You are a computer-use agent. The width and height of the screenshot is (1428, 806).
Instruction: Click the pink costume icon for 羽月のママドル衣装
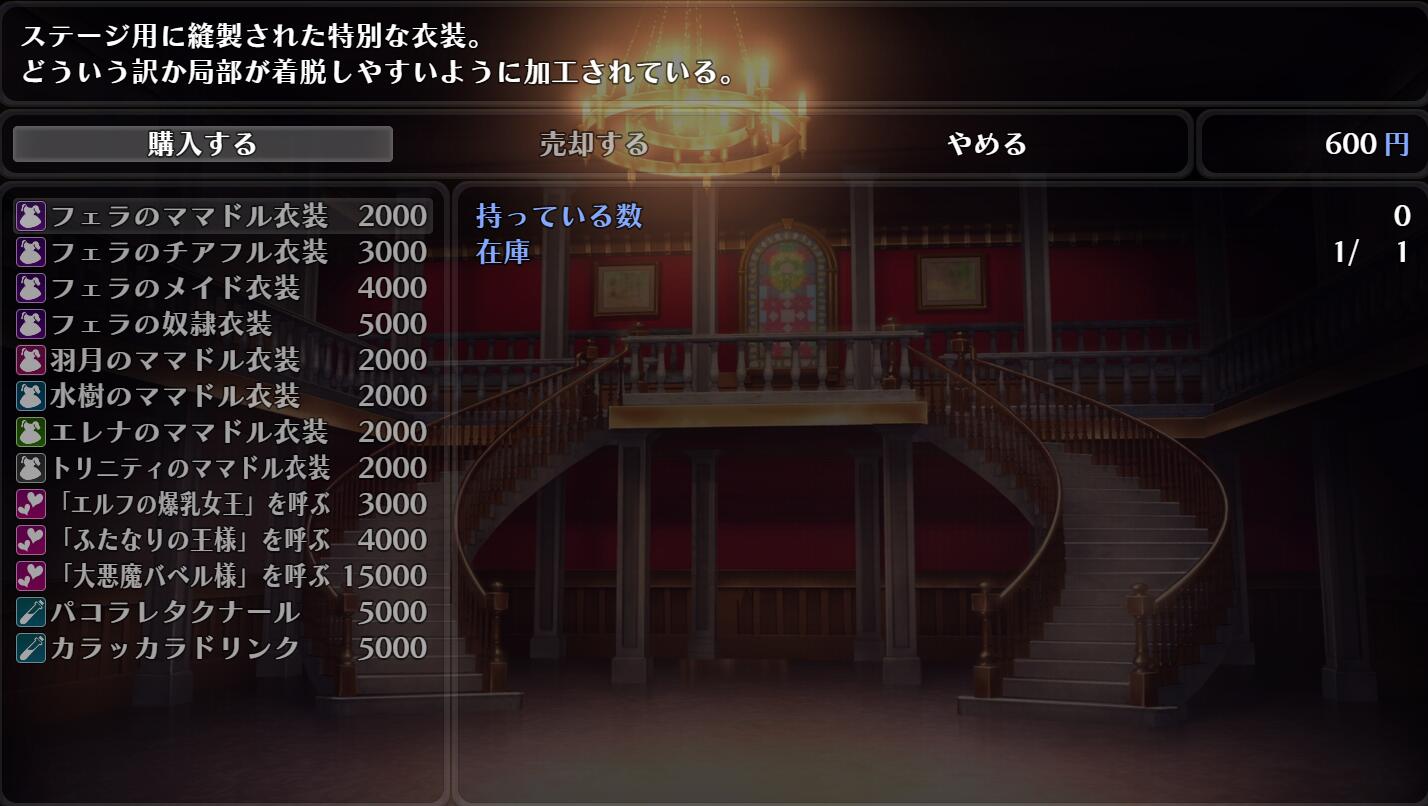click(30, 360)
